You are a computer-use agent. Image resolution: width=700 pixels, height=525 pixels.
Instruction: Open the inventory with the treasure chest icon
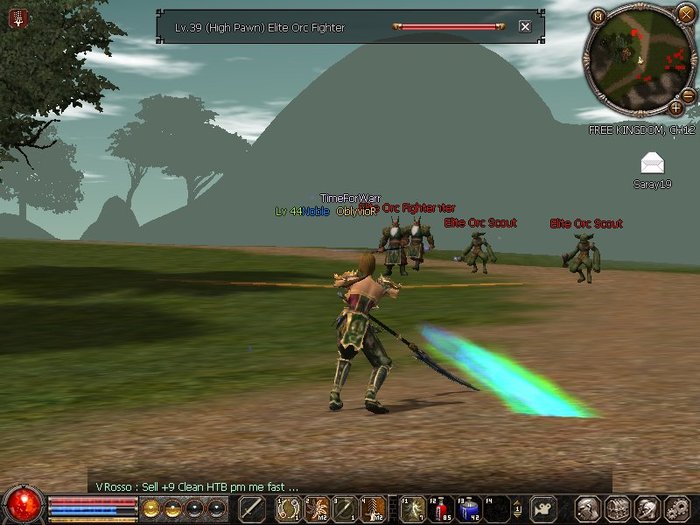618,508
